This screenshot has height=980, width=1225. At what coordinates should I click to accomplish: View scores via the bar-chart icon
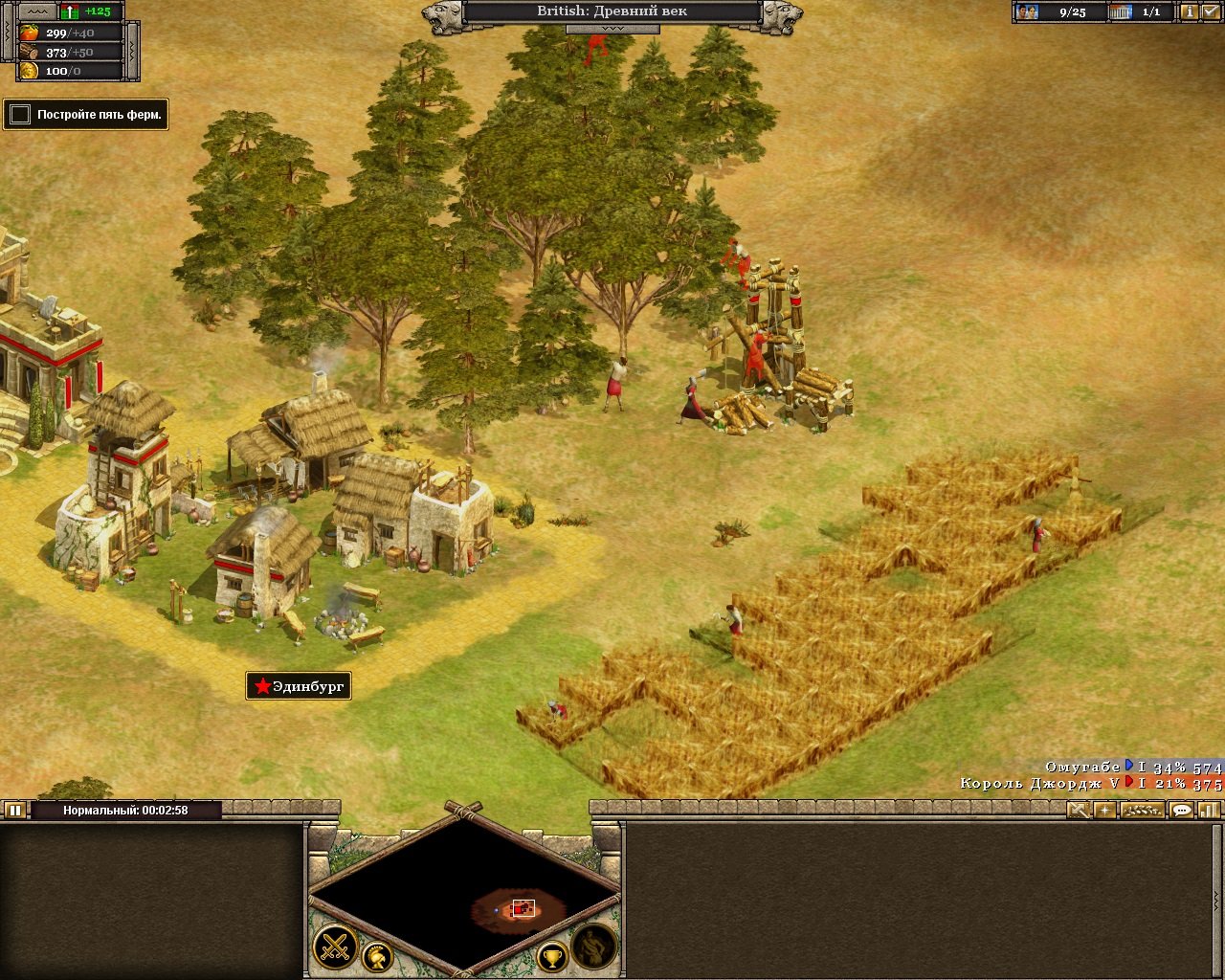(1209, 811)
